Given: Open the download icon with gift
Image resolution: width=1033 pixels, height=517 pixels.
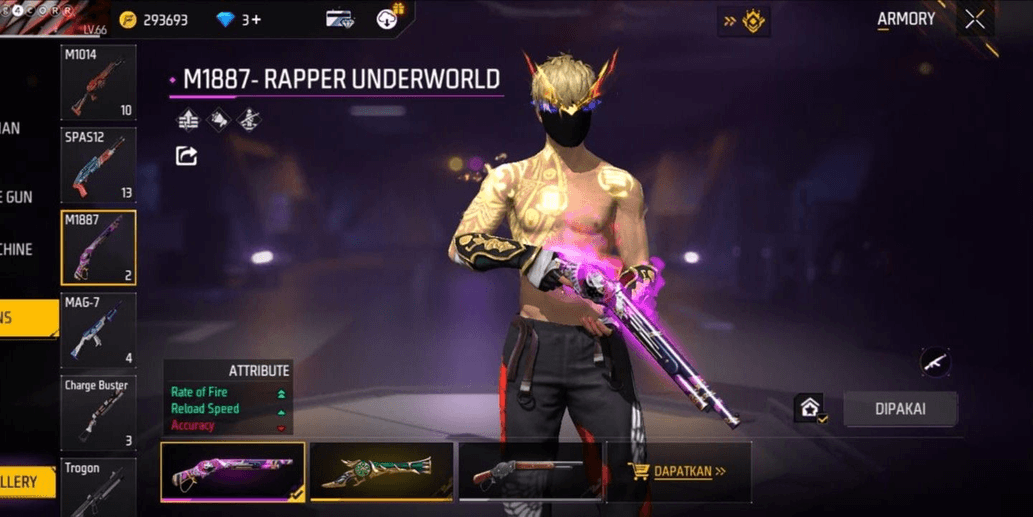Looking at the screenshot, I should (x=388, y=19).
